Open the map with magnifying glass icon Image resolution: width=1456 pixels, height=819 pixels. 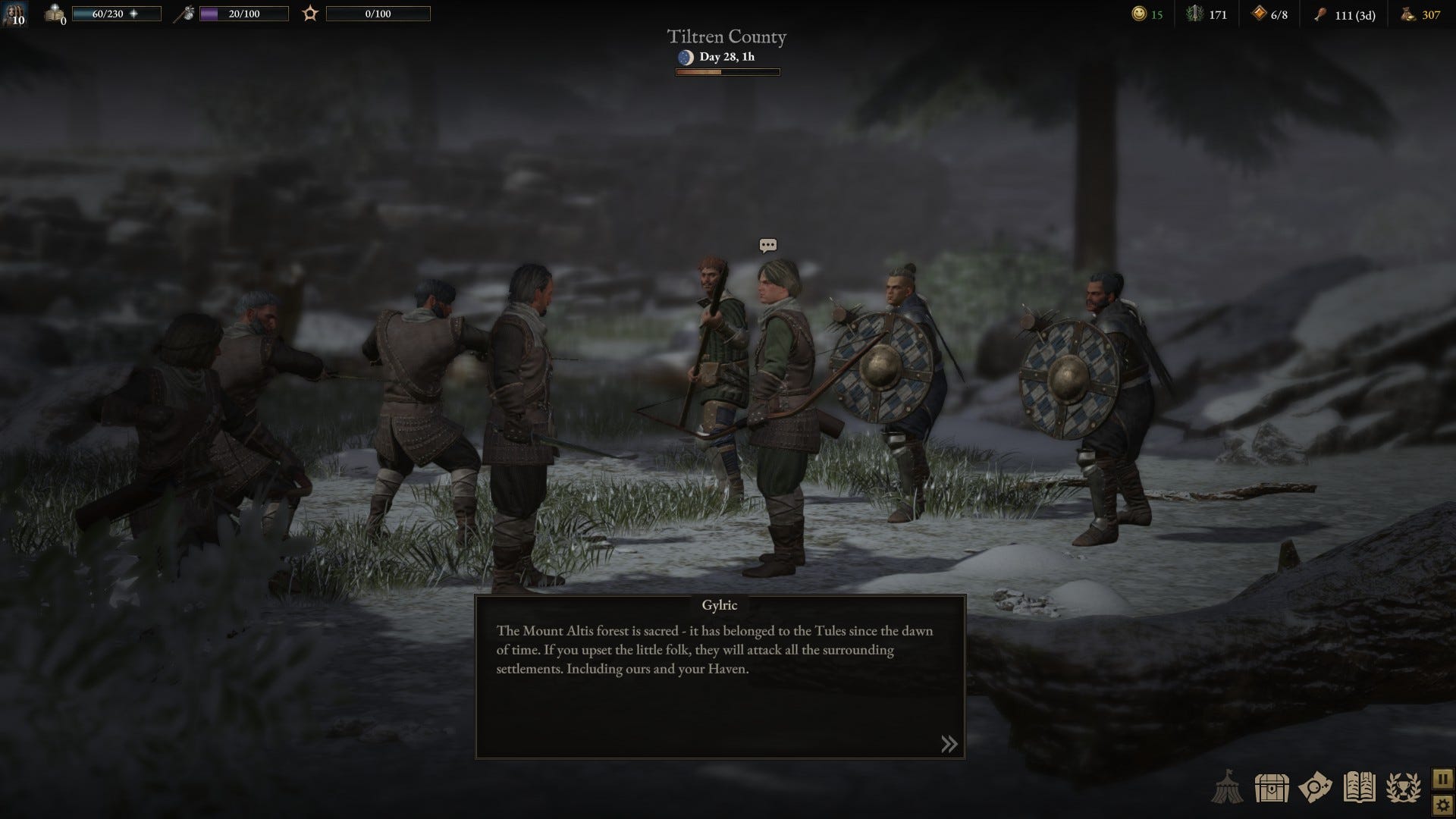(x=1315, y=788)
